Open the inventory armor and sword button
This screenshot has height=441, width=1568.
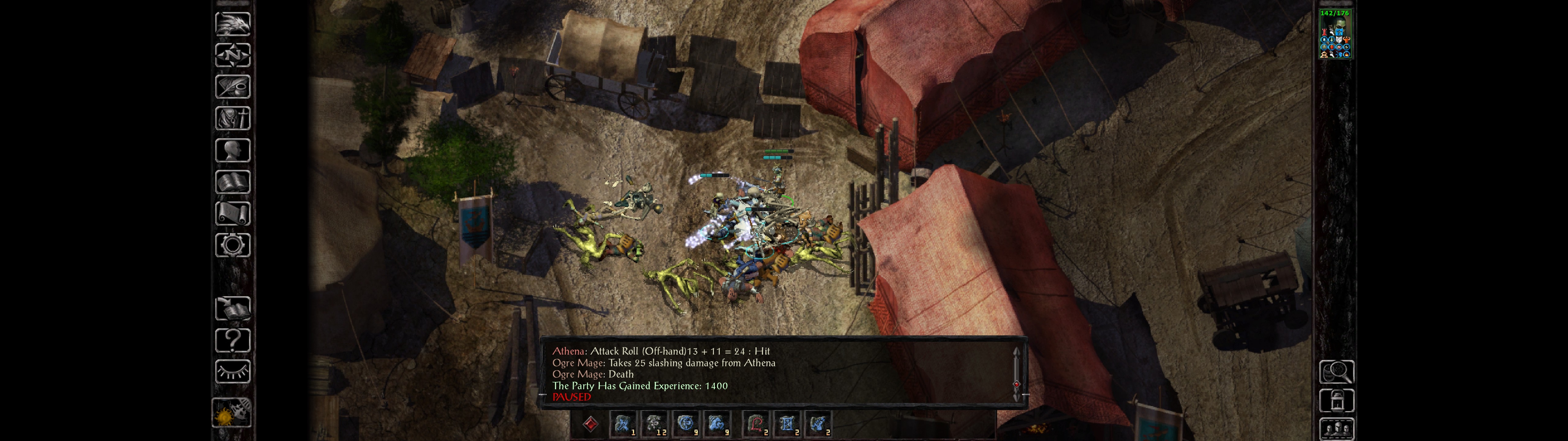pos(232,118)
